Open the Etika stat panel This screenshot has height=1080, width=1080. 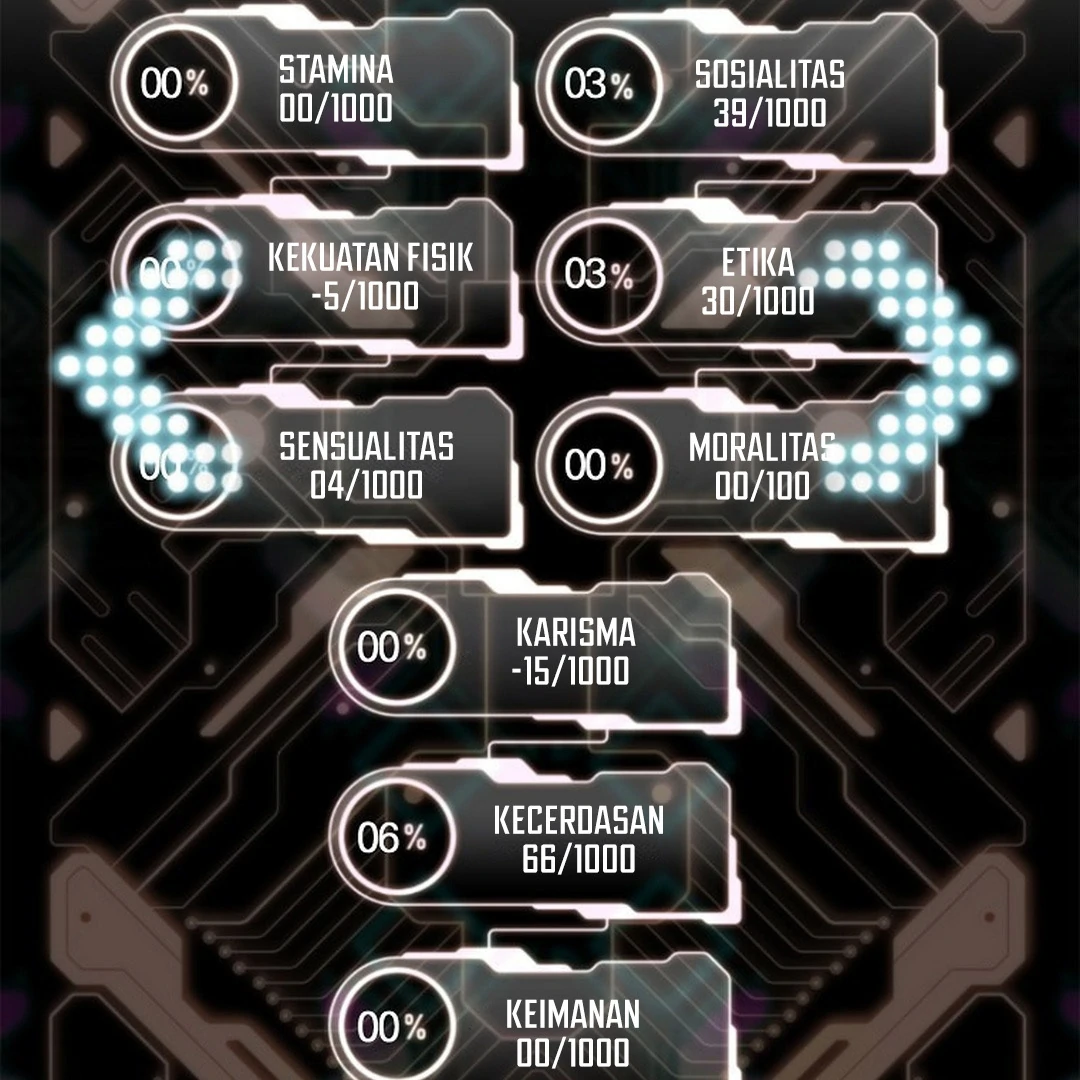(x=740, y=280)
